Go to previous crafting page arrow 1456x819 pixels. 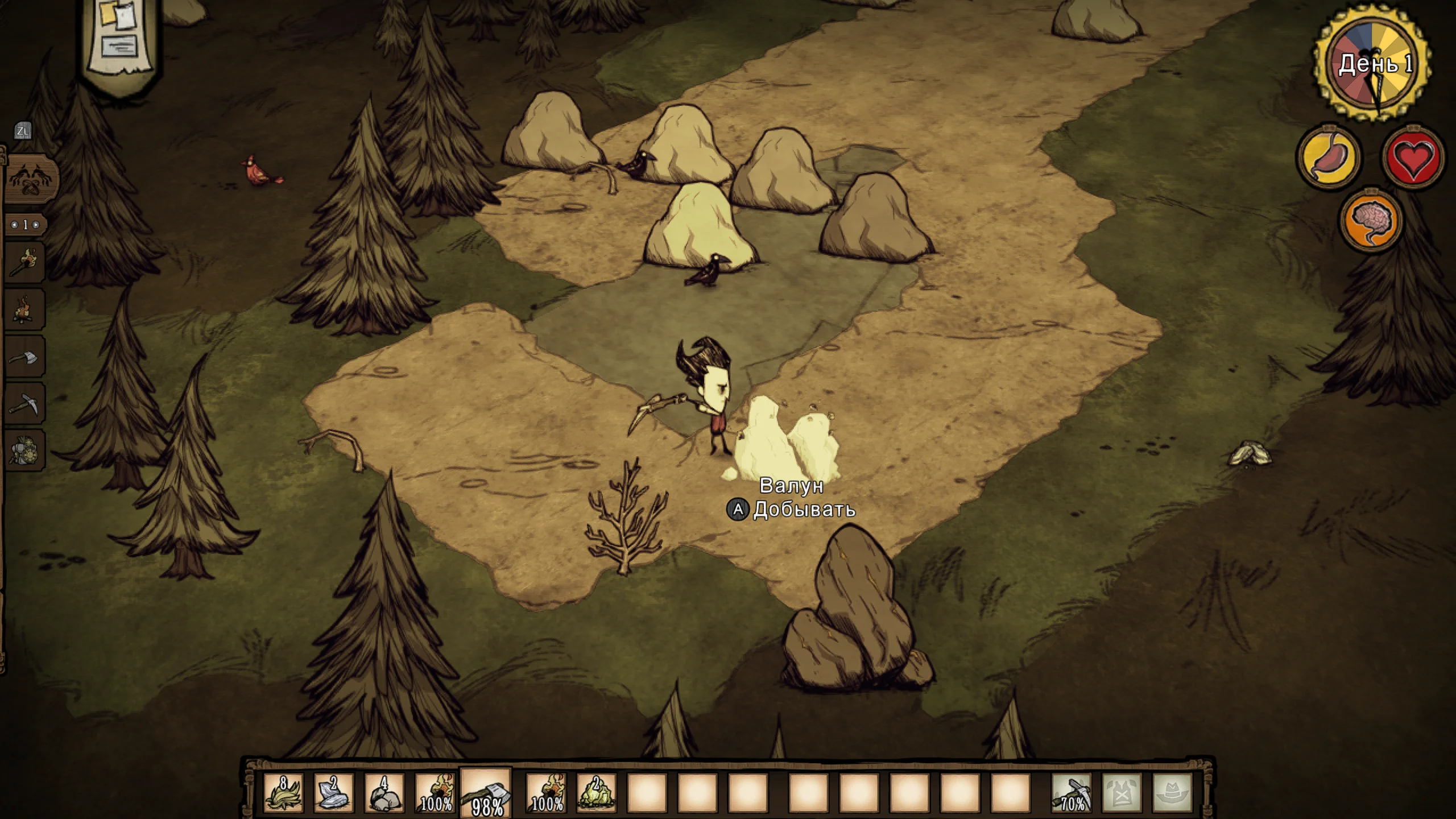pos(15,225)
